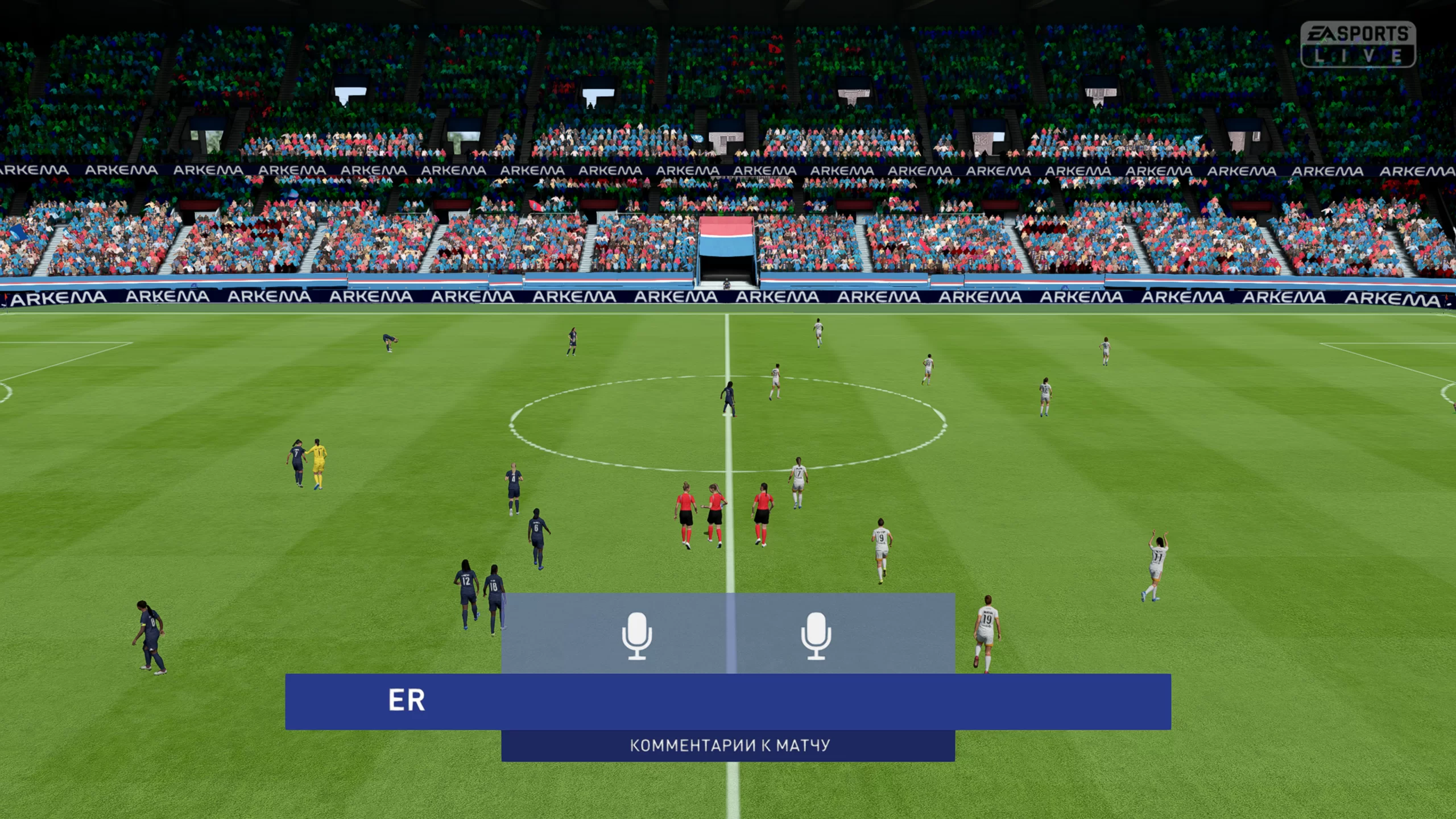Select the Комментарии к матчу banner
1456x819 pixels.
(x=729, y=745)
